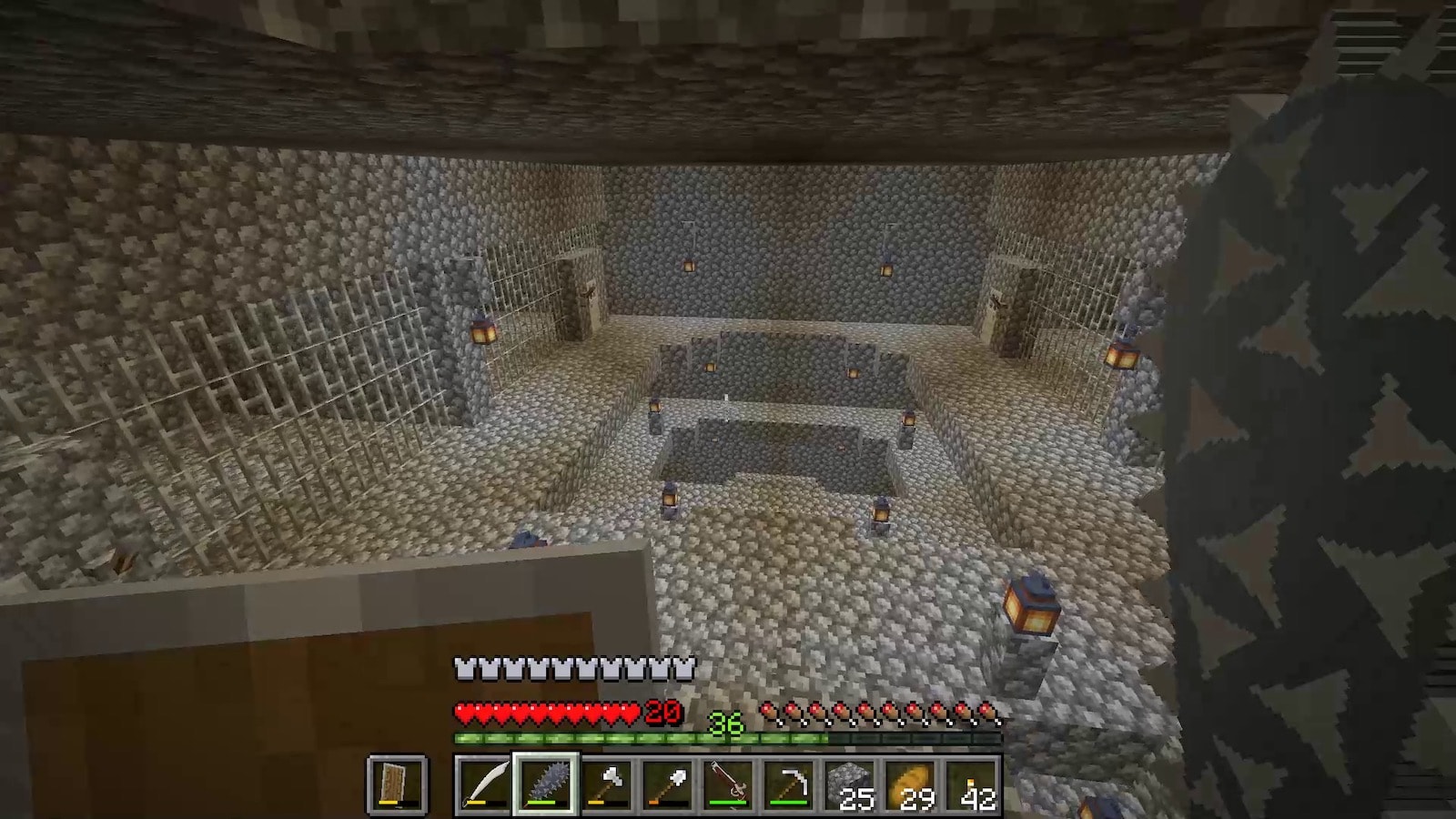Select the iron pickaxe slot
Screen dimensions: 1456x819
pos(789,784)
